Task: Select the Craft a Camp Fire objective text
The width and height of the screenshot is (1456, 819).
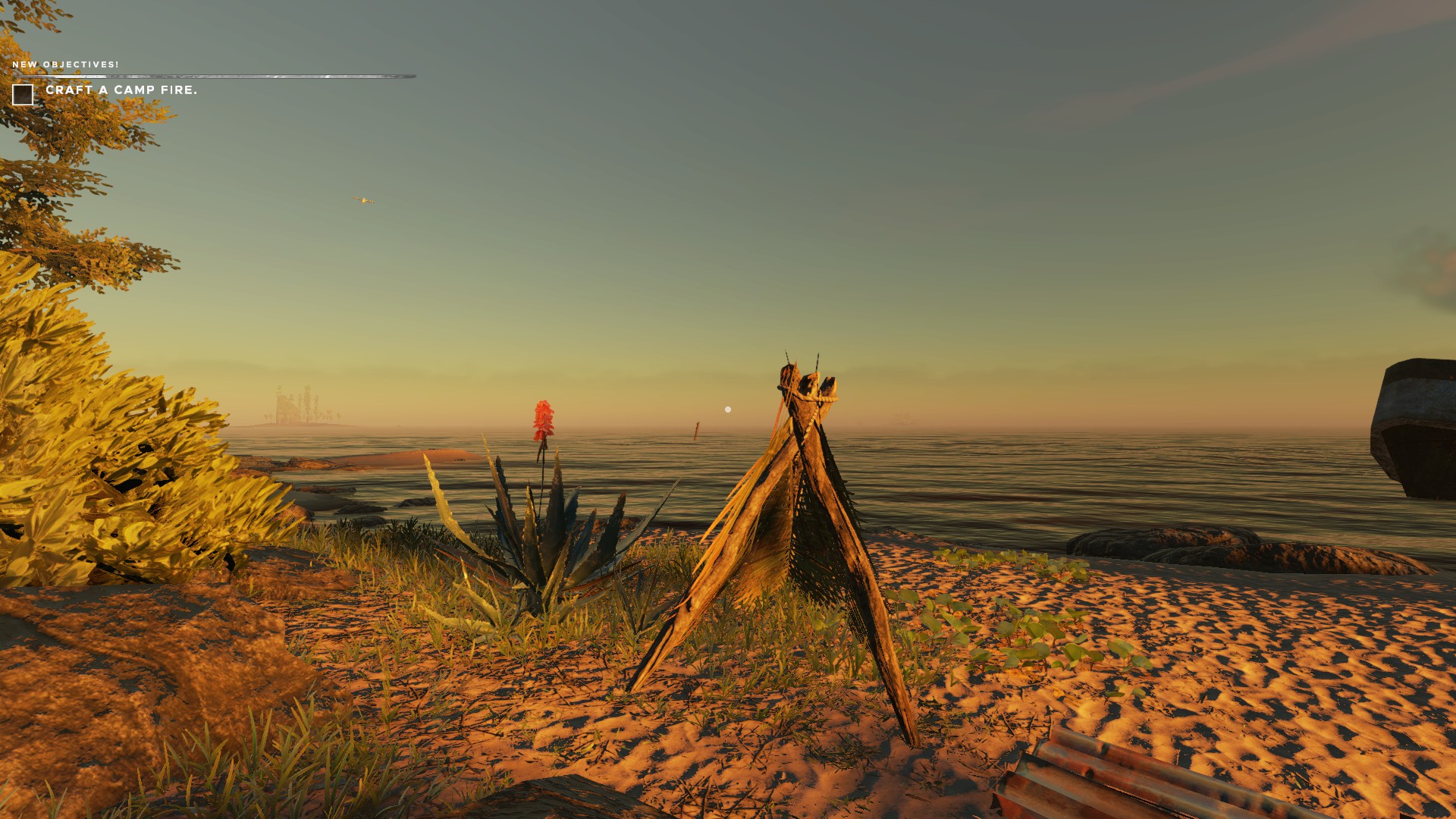Action: coord(121,90)
